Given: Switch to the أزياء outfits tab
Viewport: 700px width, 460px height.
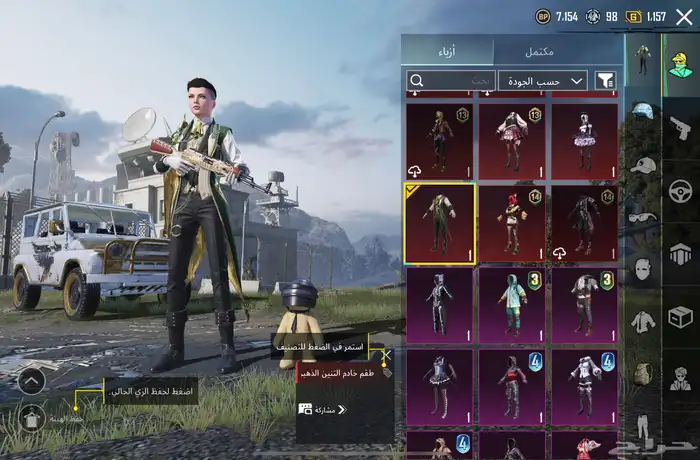Looking at the screenshot, I should tap(447, 51).
